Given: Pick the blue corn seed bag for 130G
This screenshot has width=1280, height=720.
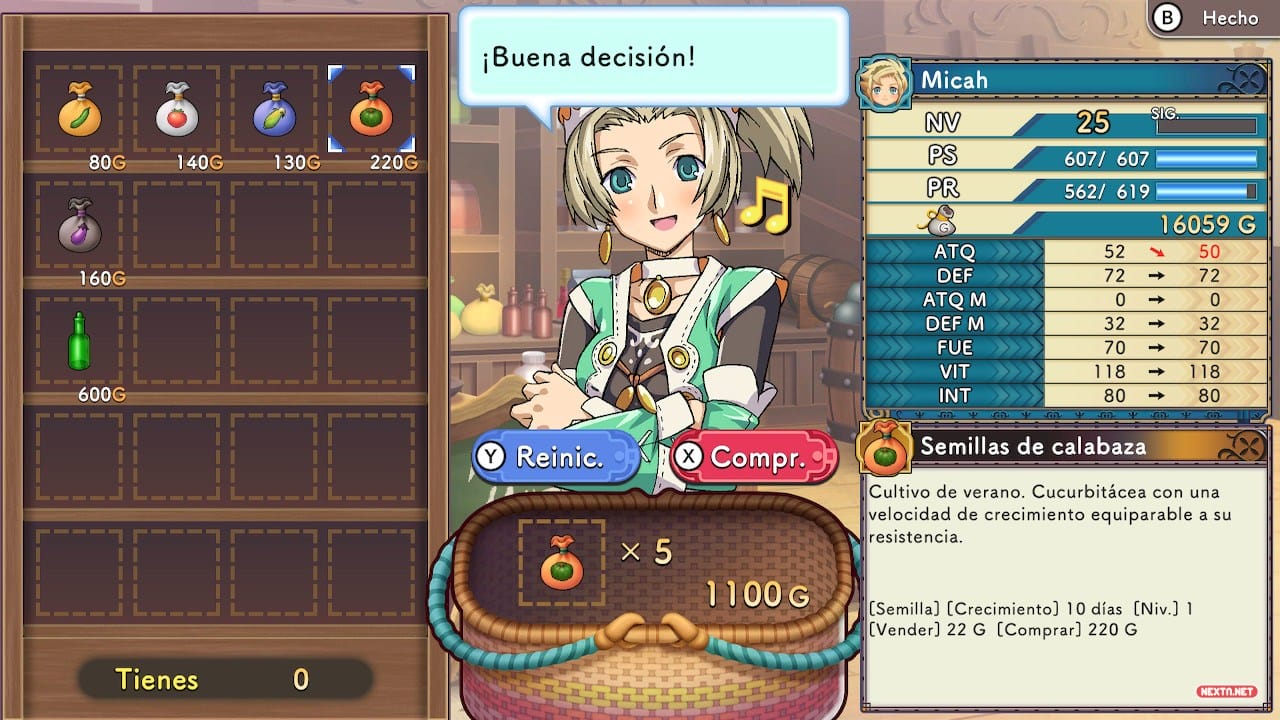Looking at the screenshot, I should pos(274,110).
